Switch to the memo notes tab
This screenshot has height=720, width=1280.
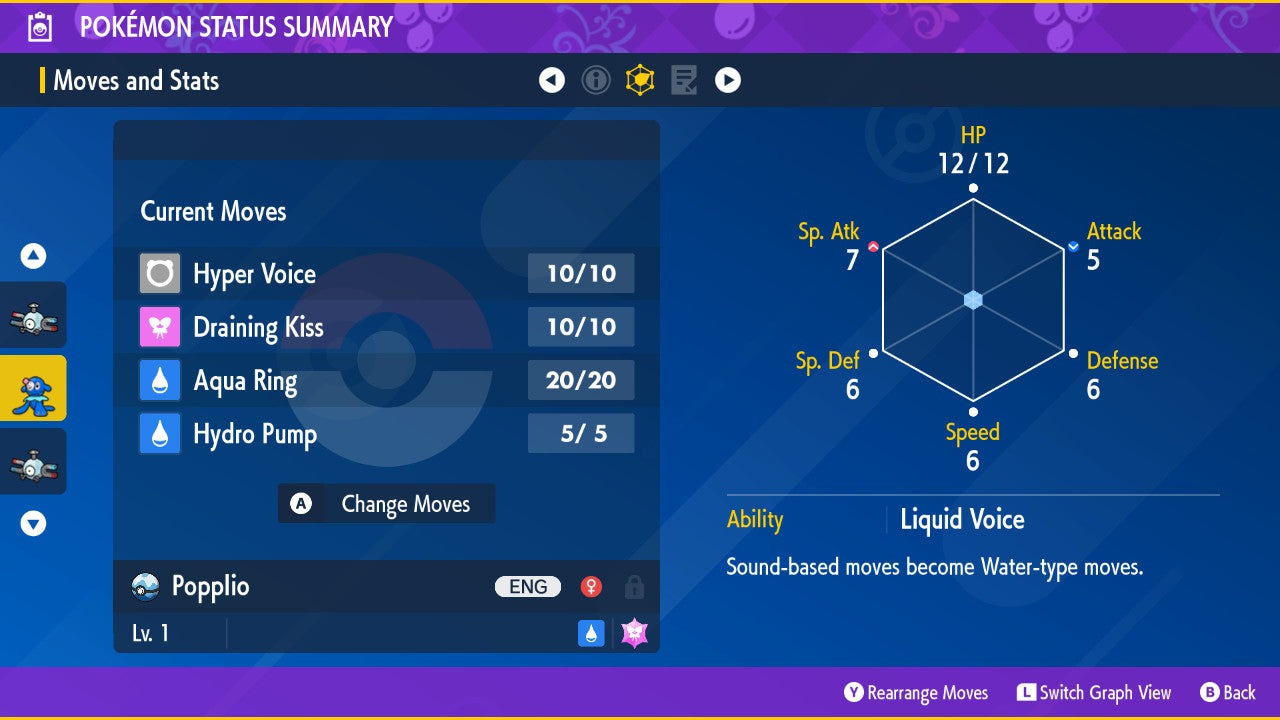(x=684, y=80)
